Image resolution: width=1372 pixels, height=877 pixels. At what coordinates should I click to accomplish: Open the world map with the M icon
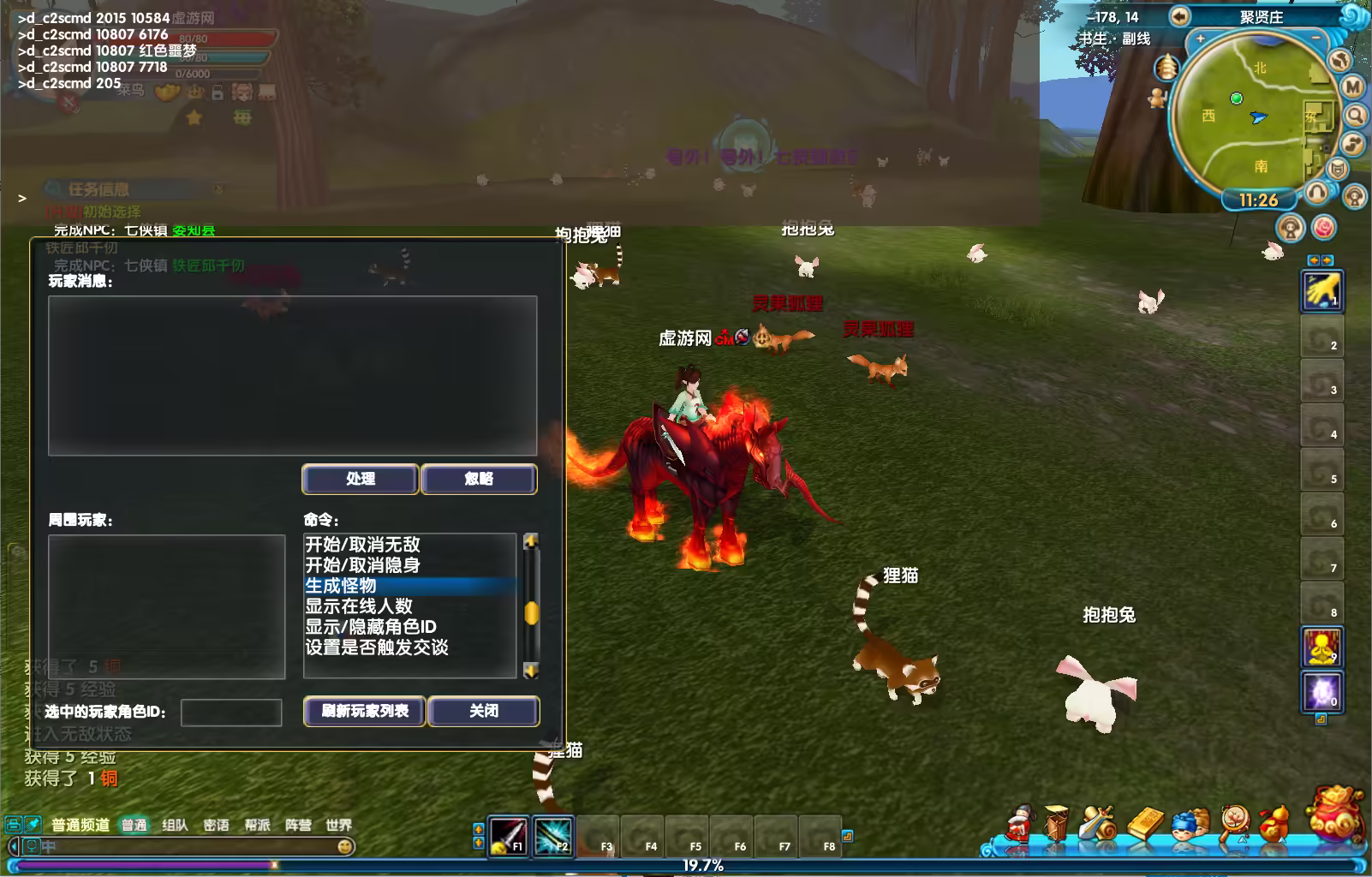point(1353,86)
